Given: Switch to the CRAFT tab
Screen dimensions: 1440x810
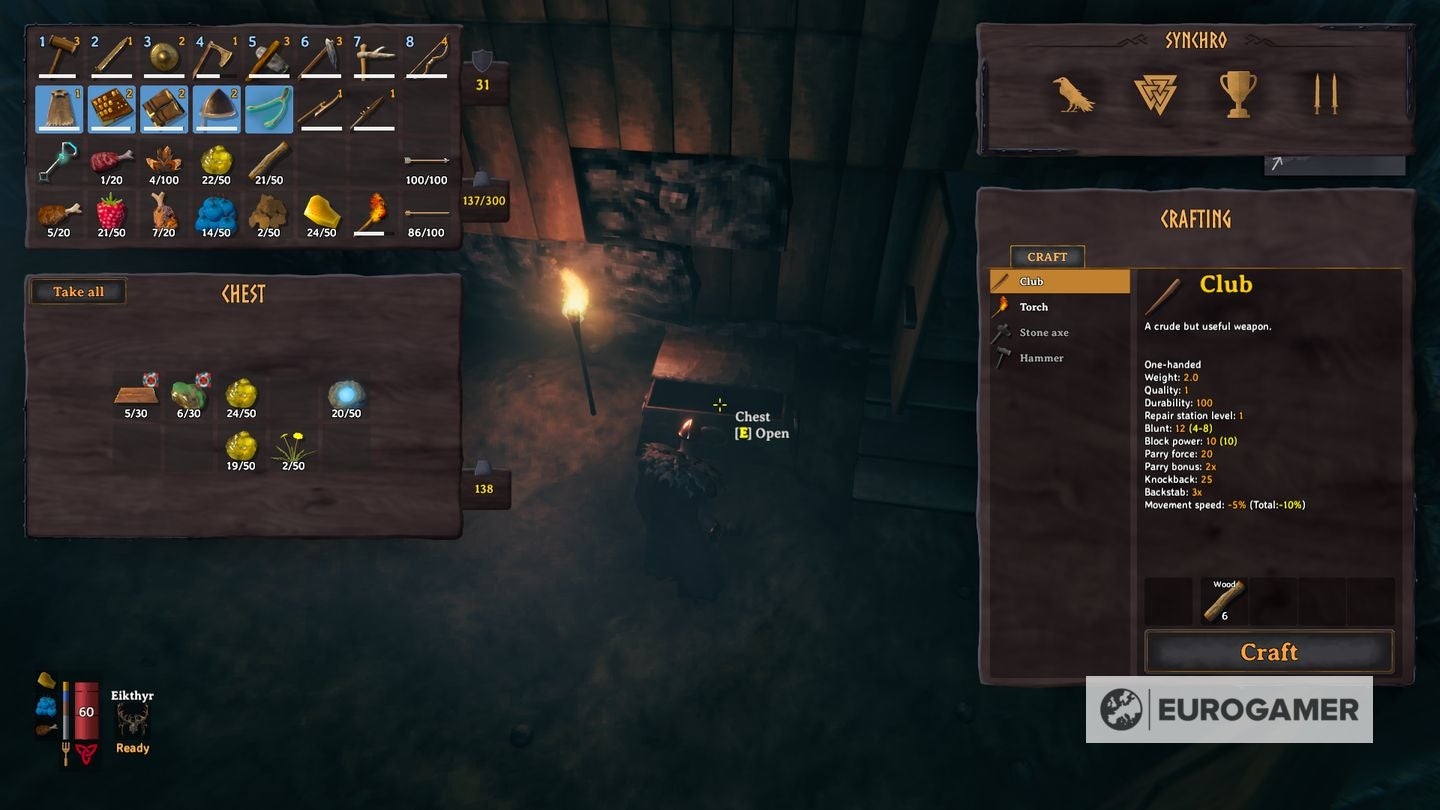Looking at the screenshot, I should pos(1047,257).
